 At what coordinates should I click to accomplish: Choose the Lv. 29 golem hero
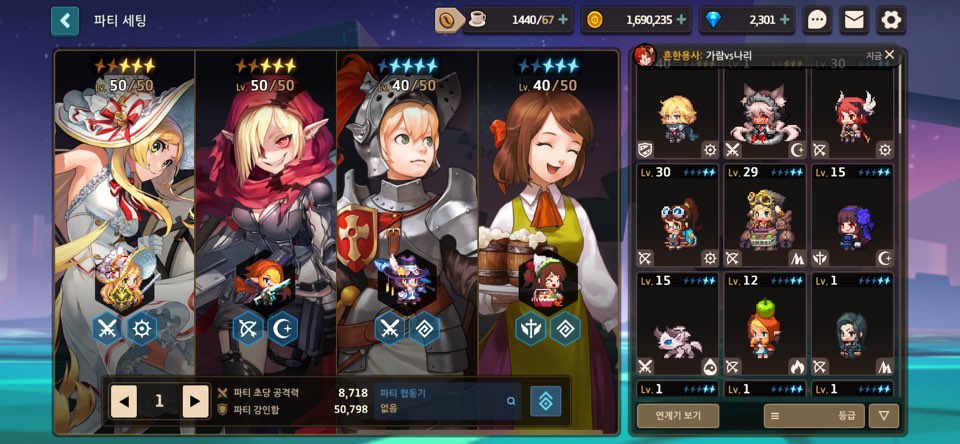click(767, 217)
